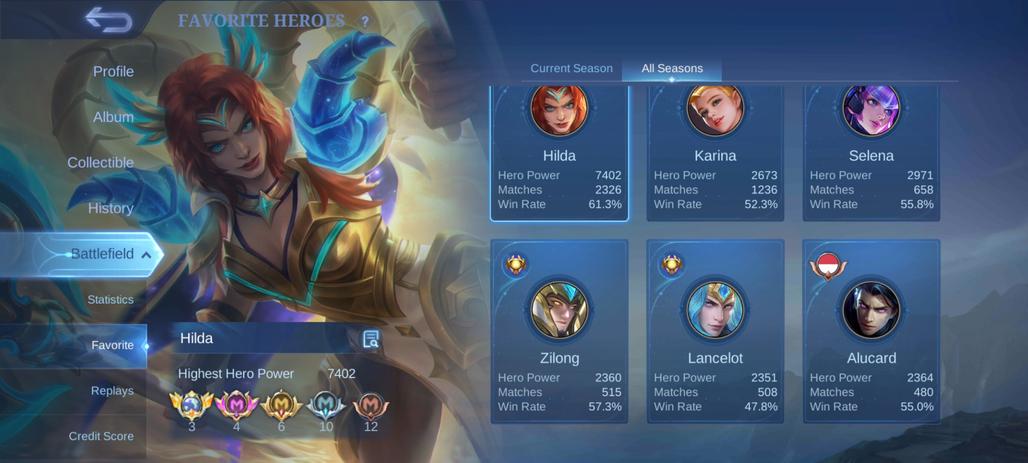View the Credit Score page
The height and width of the screenshot is (463, 1028).
tap(101, 436)
